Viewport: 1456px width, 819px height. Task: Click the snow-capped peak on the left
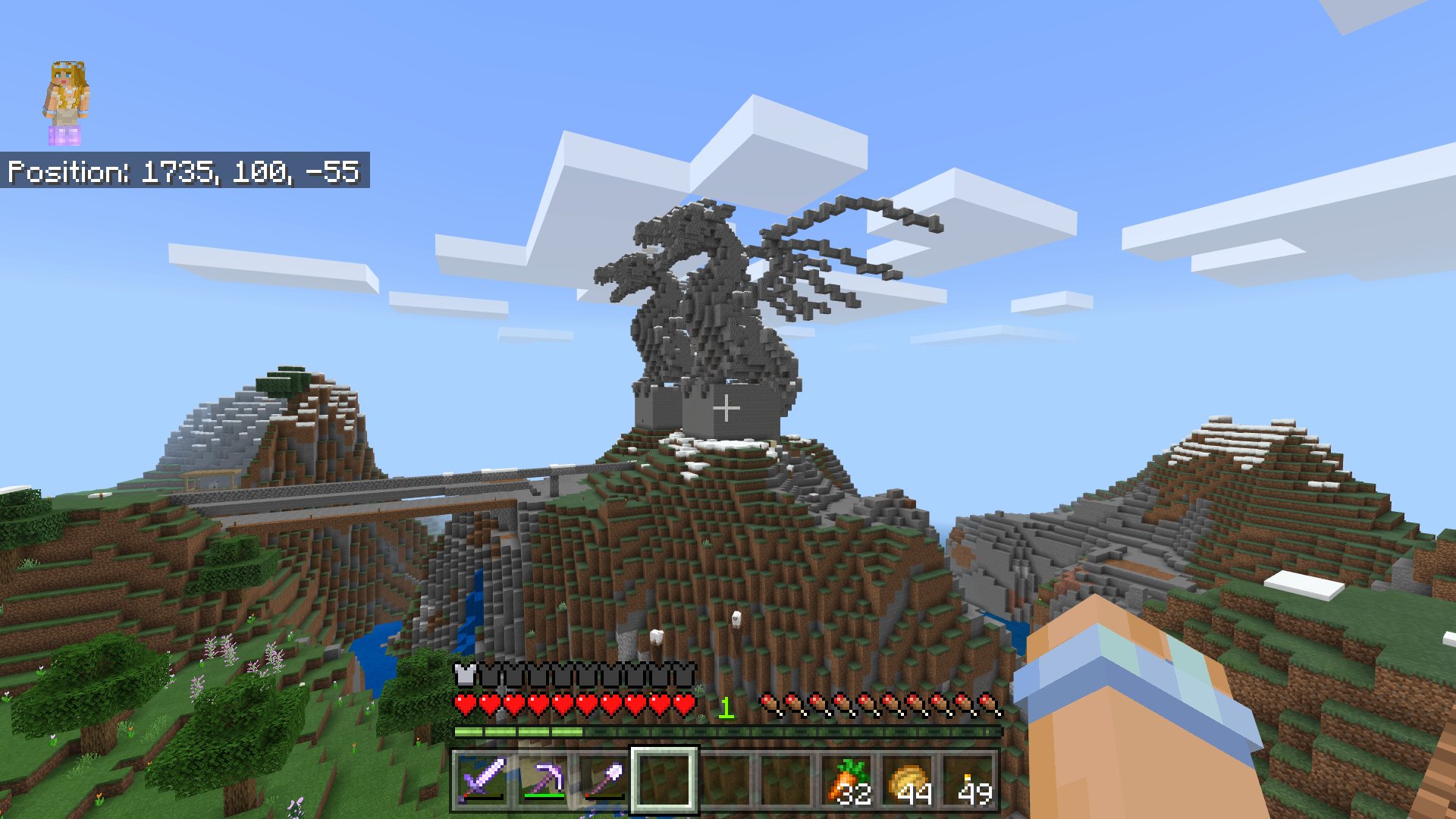[250, 394]
